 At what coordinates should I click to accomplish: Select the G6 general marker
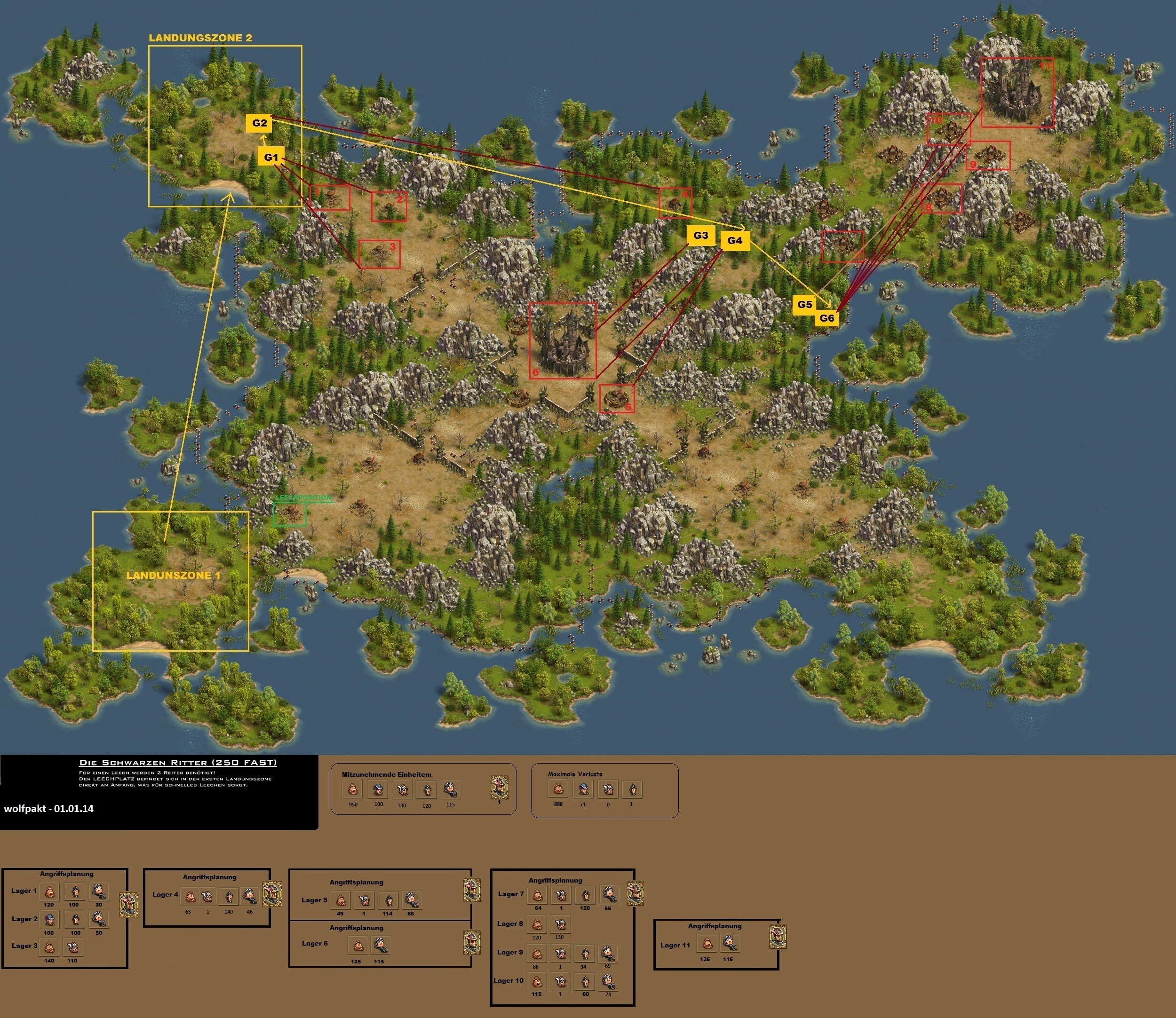pyautogui.click(x=826, y=318)
